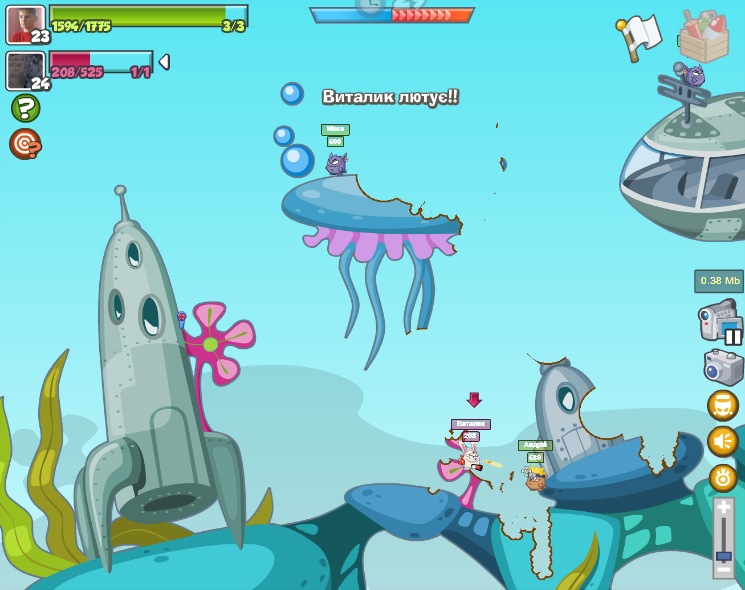
Task: Click the orange target hint button
Action: 25,144
